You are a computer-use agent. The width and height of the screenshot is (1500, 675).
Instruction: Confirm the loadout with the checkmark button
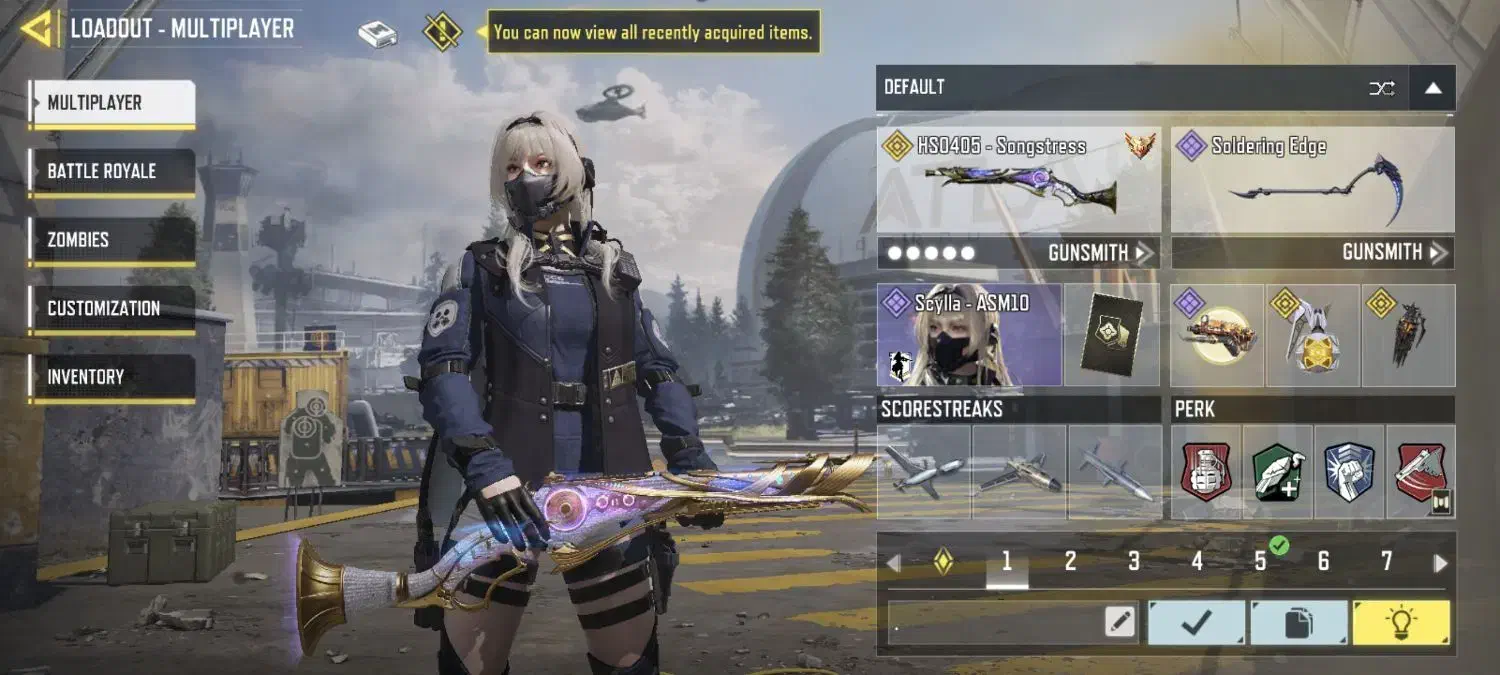[1196, 622]
